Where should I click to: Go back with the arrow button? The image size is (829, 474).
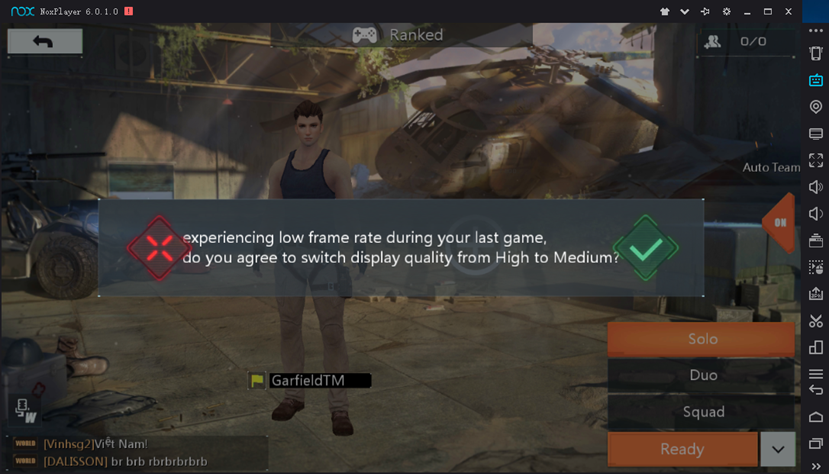[x=44, y=41]
